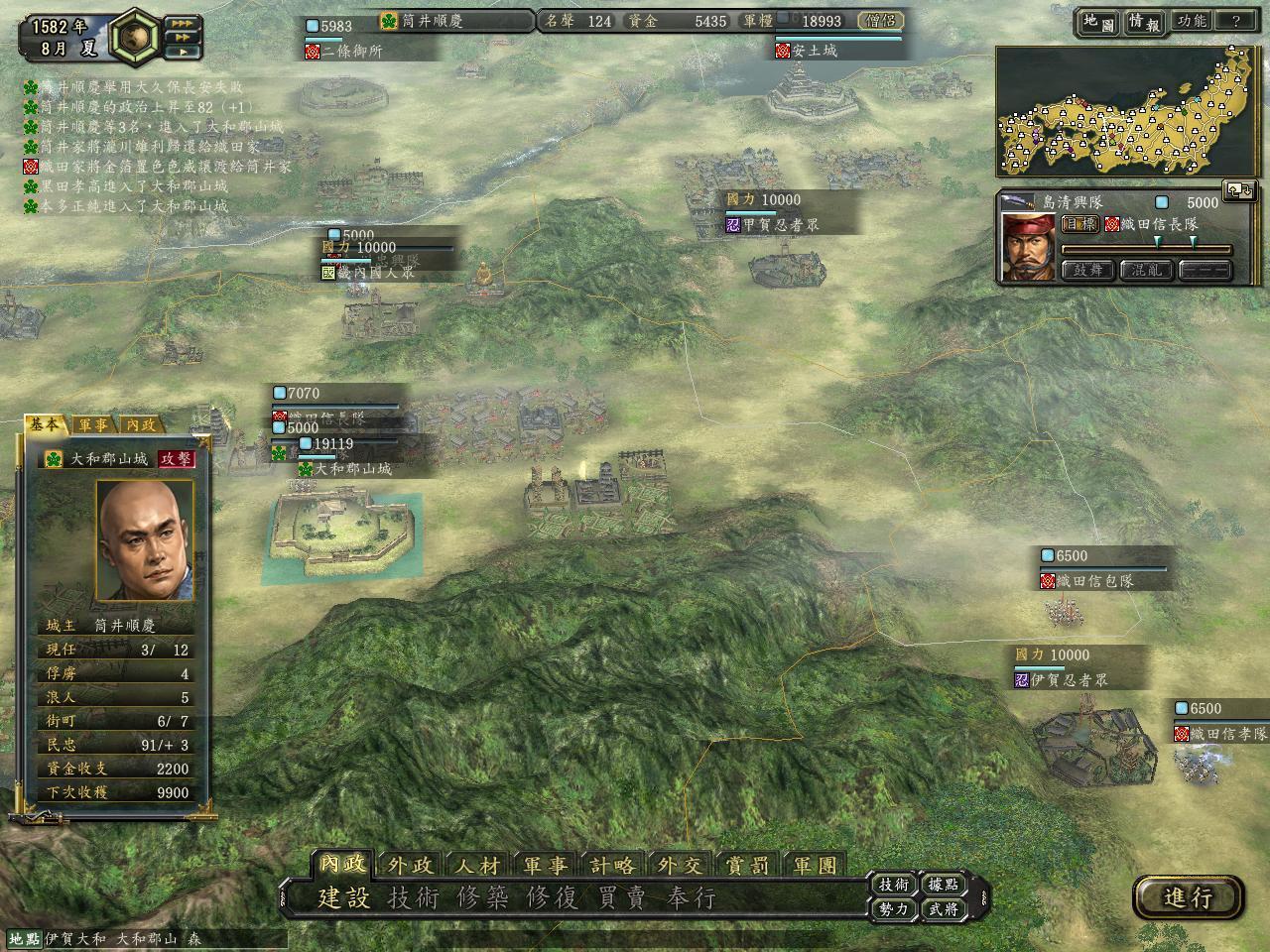Image resolution: width=1270 pixels, height=952 pixels.
Task: Open the 功能 functions menu
Action: click(1191, 21)
